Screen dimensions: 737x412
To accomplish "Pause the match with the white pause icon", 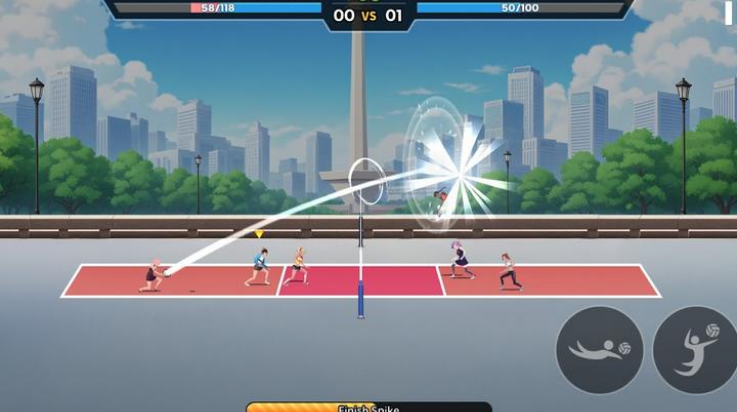I will click(729, 11).
